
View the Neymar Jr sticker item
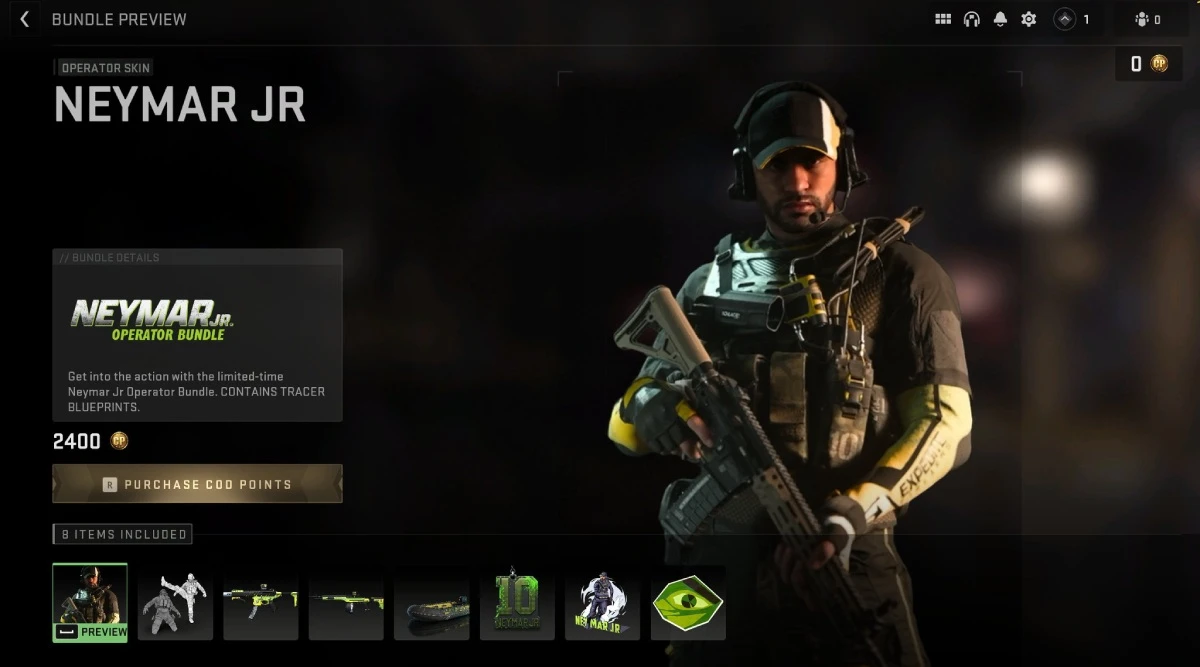[602, 601]
